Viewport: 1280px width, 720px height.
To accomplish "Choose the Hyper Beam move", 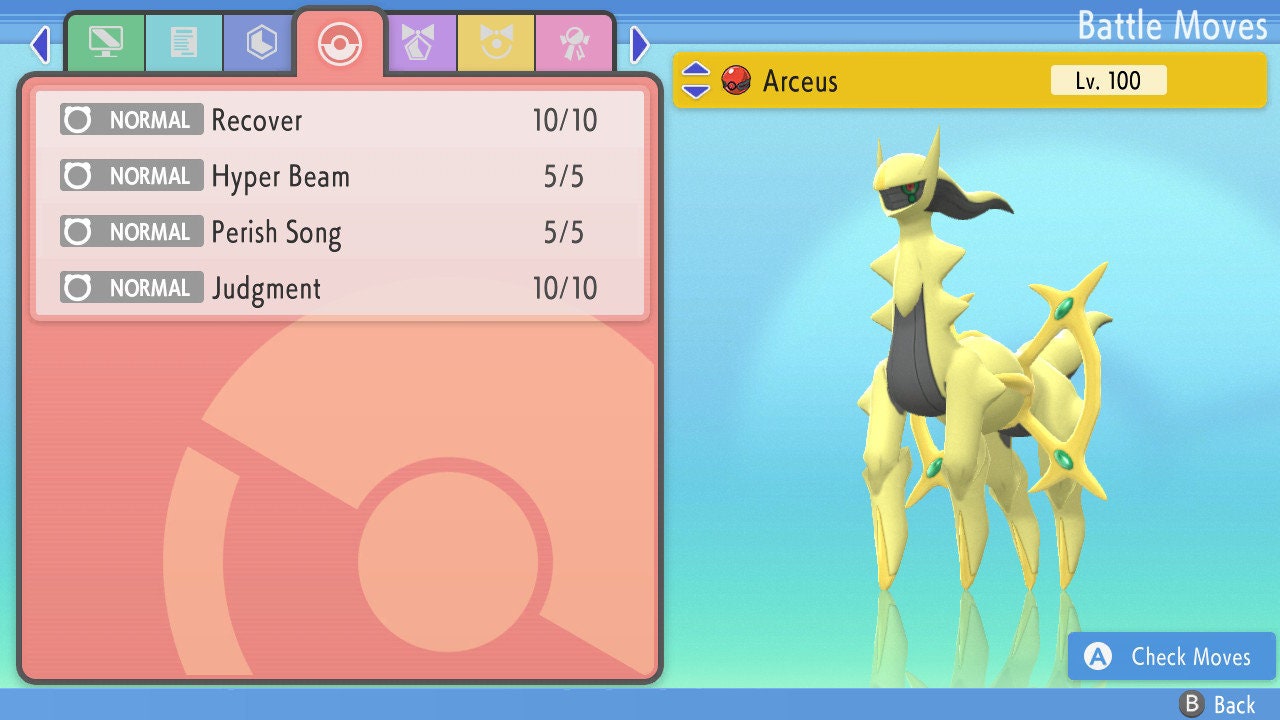I will pyautogui.click(x=340, y=177).
